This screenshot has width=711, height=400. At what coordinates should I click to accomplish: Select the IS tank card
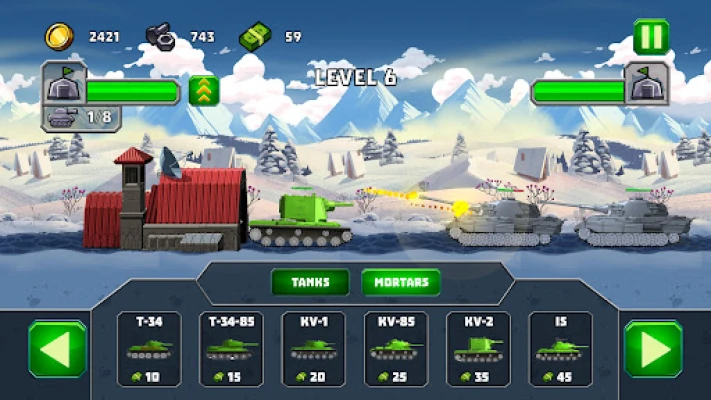tap(560, 349)
